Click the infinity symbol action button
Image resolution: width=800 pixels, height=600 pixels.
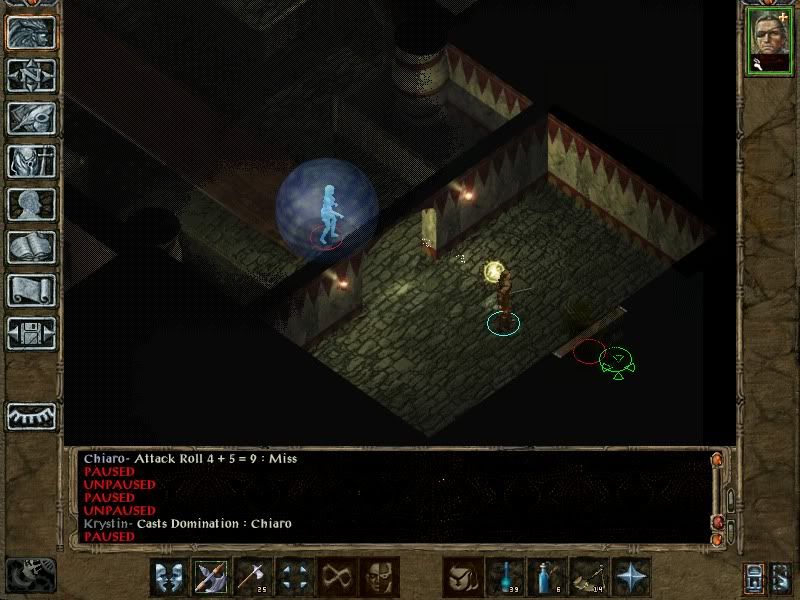click(337, 577)
